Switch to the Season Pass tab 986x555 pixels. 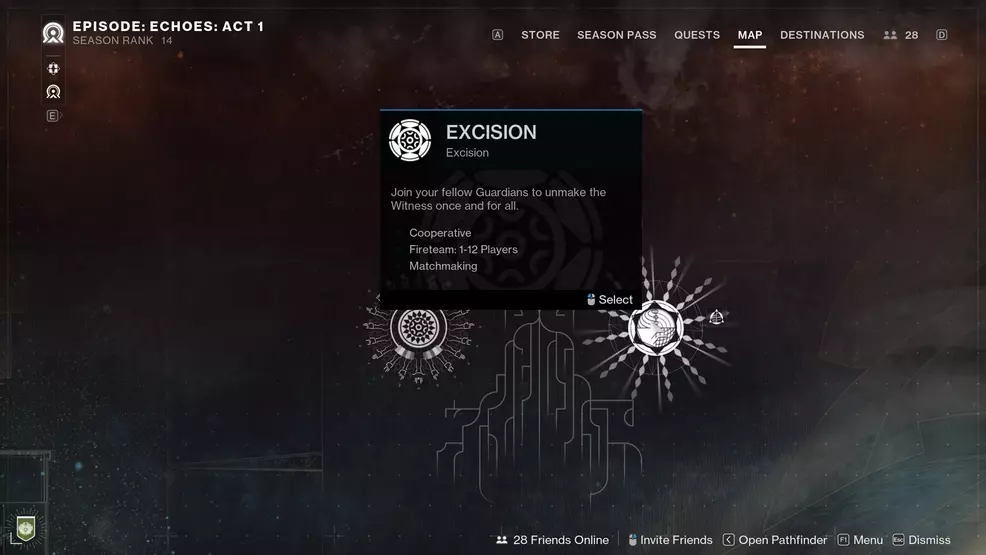616,35
